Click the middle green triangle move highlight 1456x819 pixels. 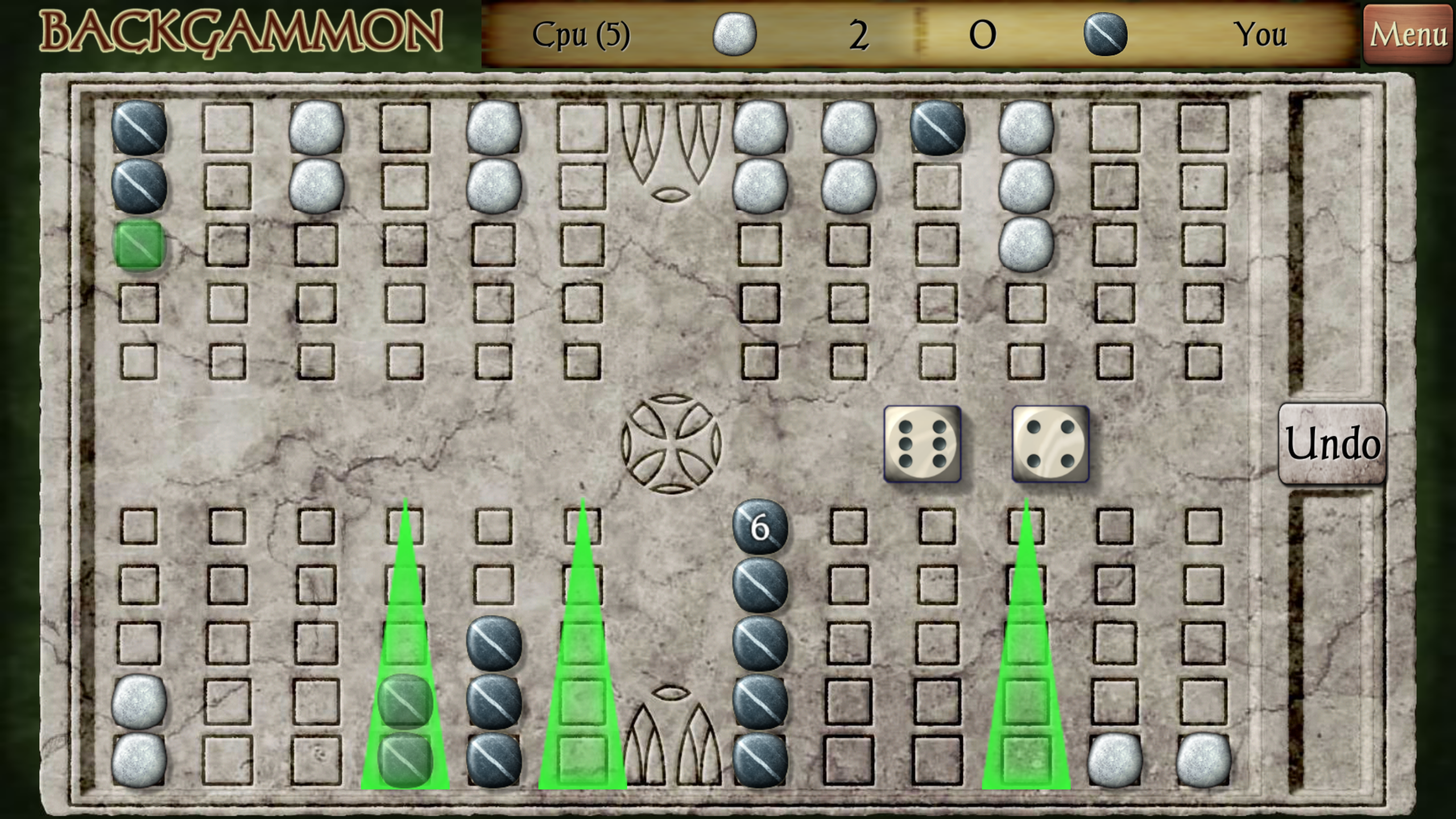click(x=583, y=654)
